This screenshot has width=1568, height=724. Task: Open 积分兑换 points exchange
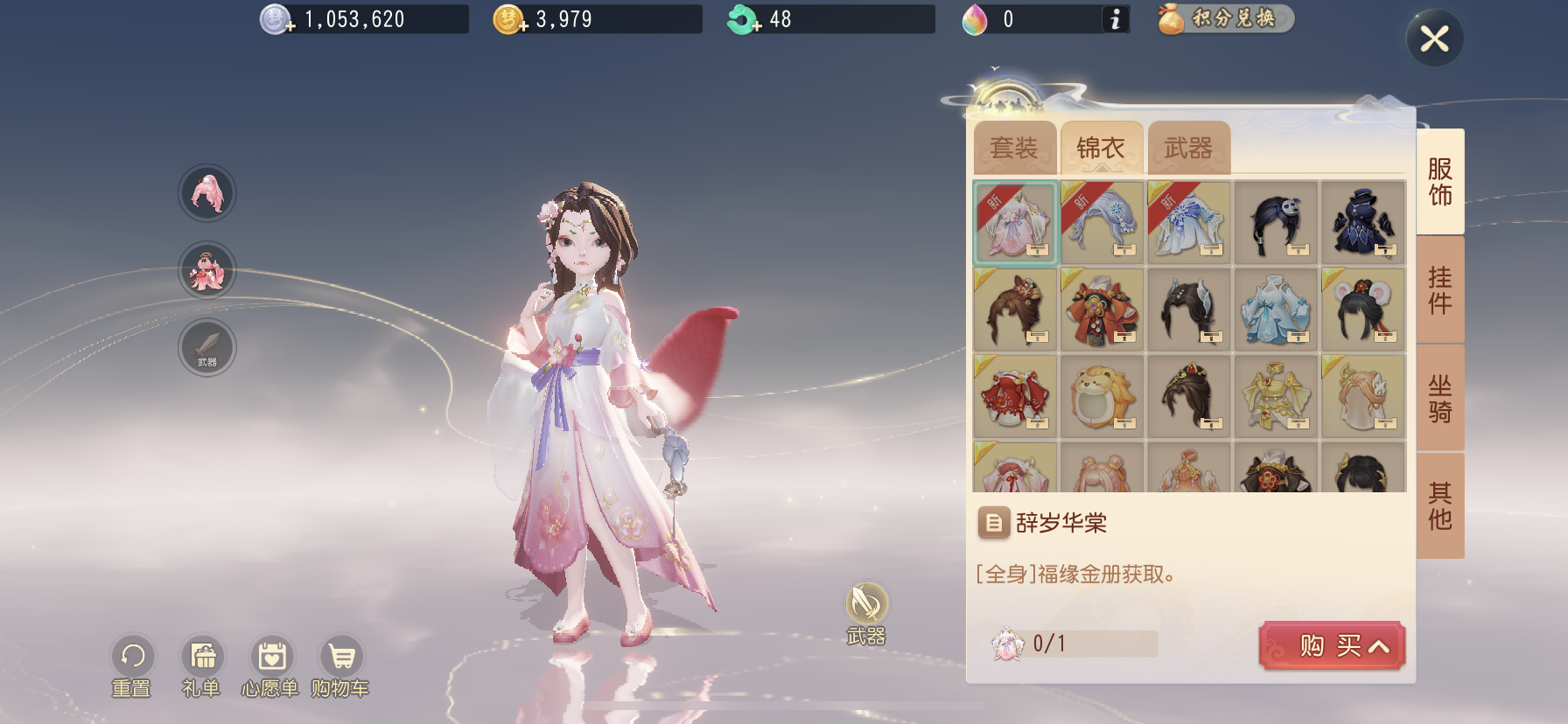pyautogui.click(x=1225, y=18)
